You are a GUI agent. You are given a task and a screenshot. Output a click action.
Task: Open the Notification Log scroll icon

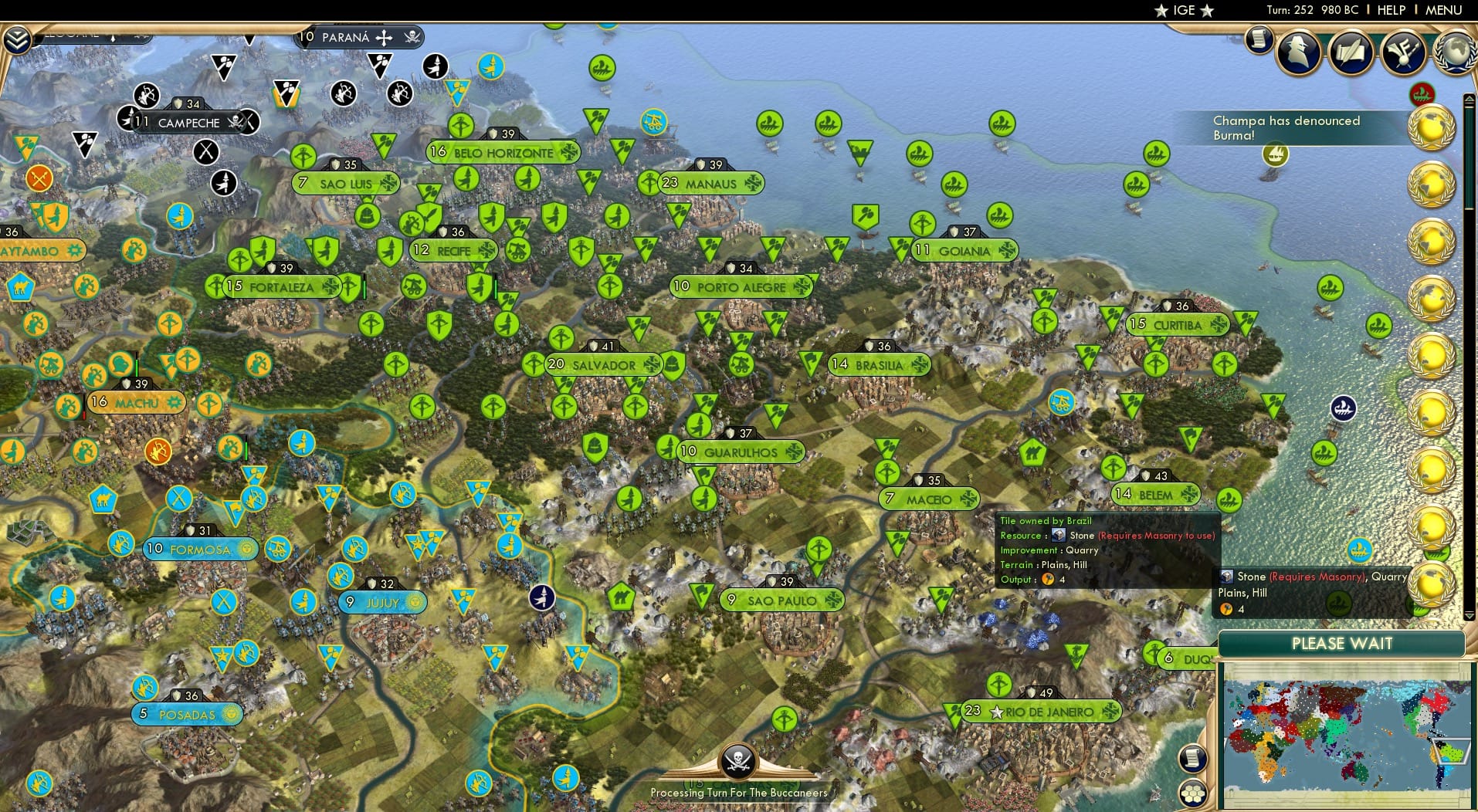(x=1260, y=41)
